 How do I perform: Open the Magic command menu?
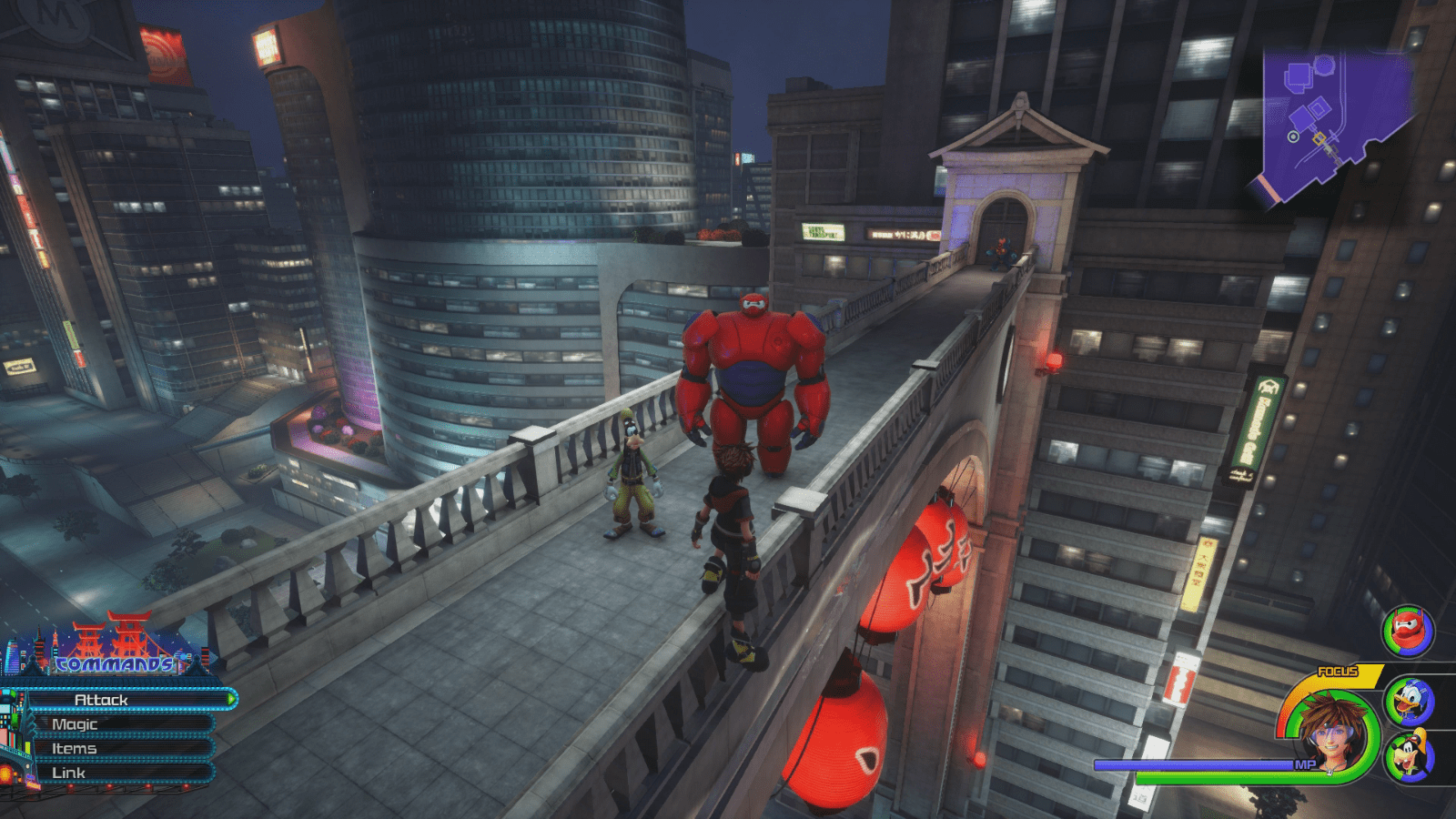point(77,725)
